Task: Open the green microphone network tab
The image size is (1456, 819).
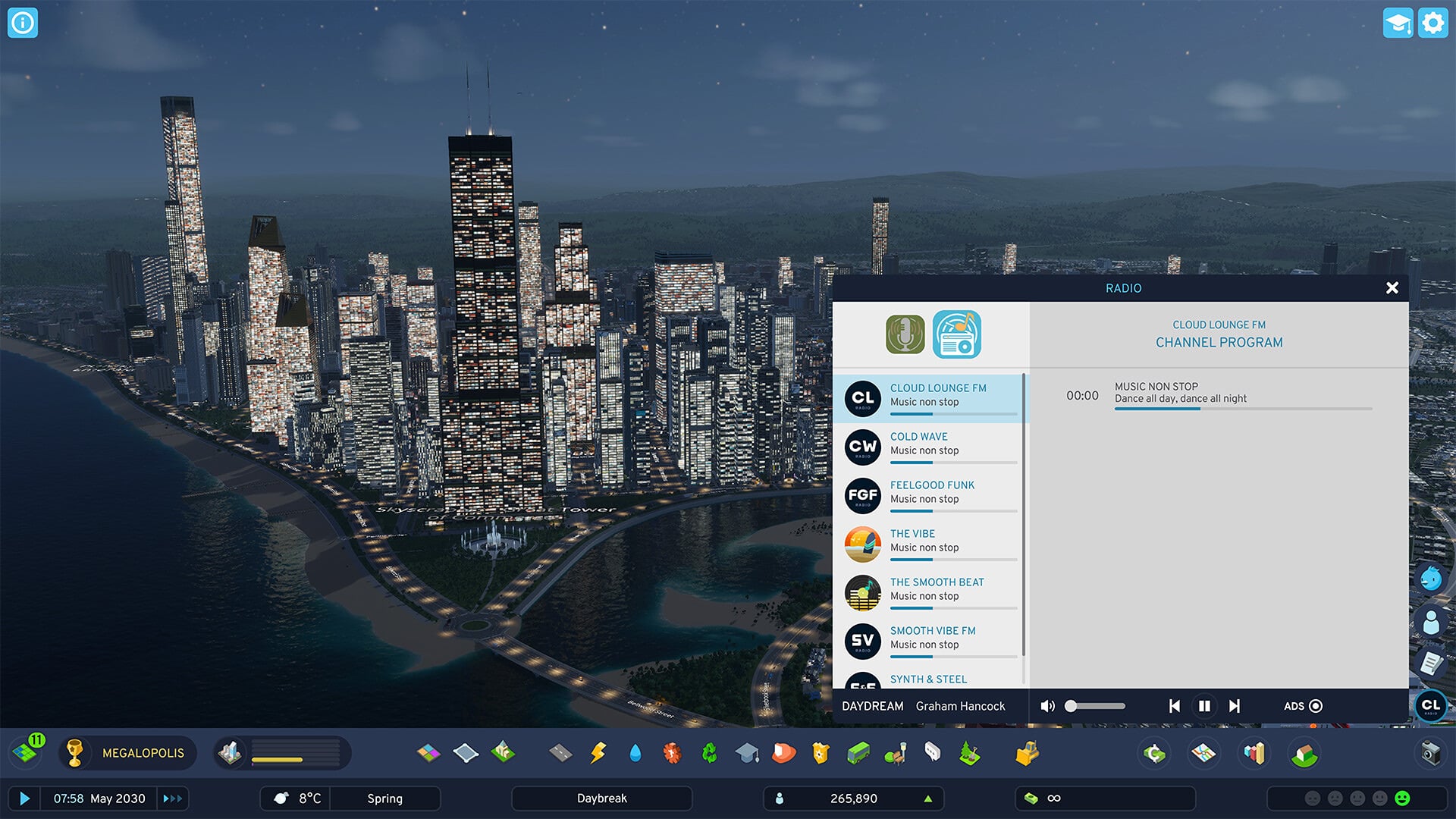Action: click(x=905, y=334)
